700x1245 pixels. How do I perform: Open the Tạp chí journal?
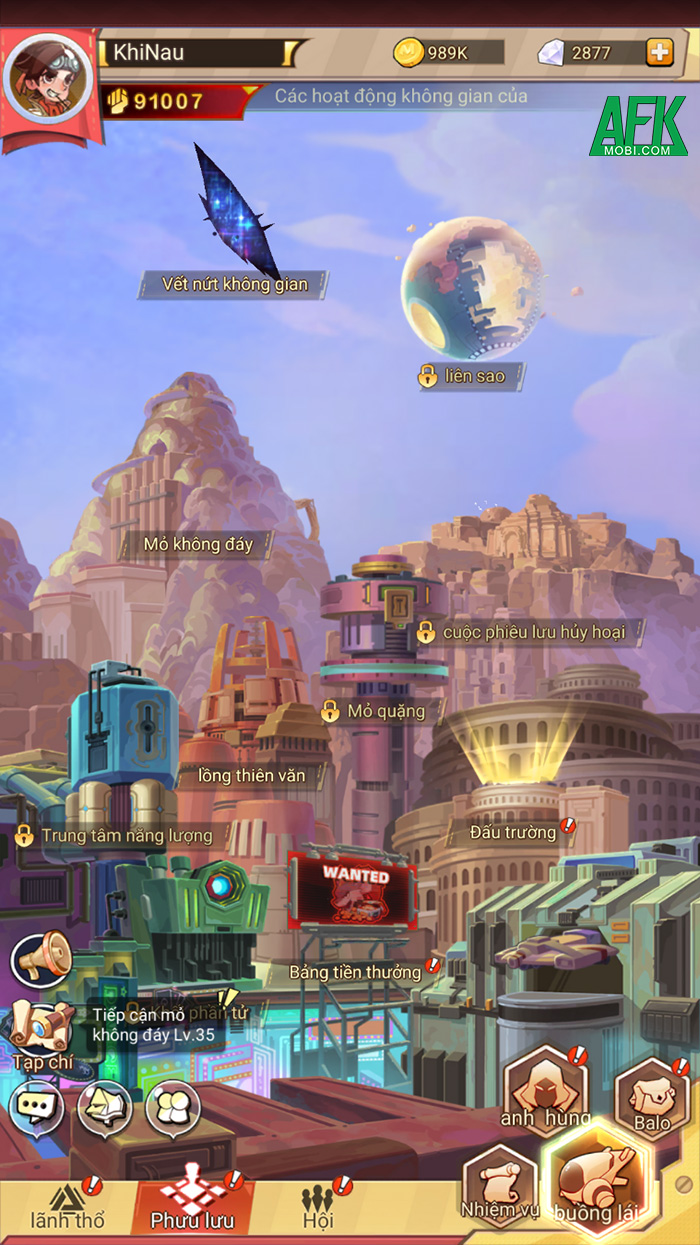click(x=41, y=1035)
